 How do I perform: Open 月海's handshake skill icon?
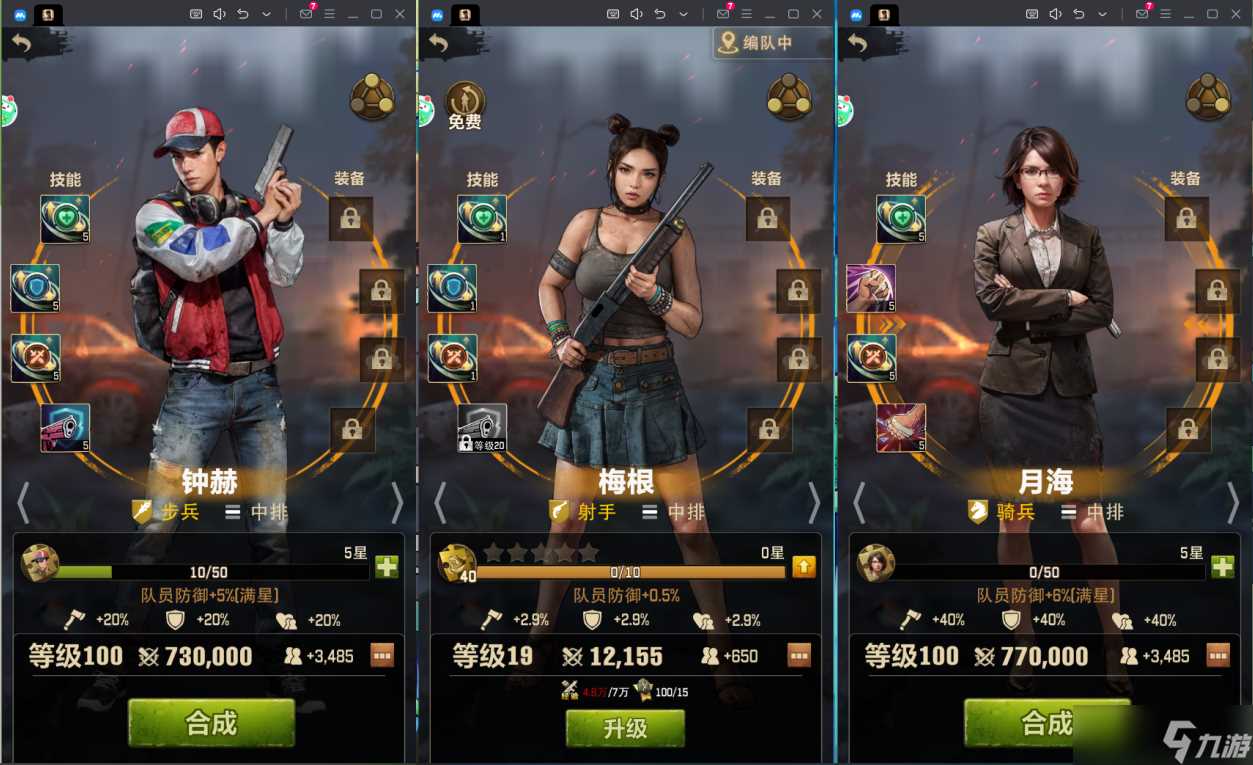[x=901, y=428]
